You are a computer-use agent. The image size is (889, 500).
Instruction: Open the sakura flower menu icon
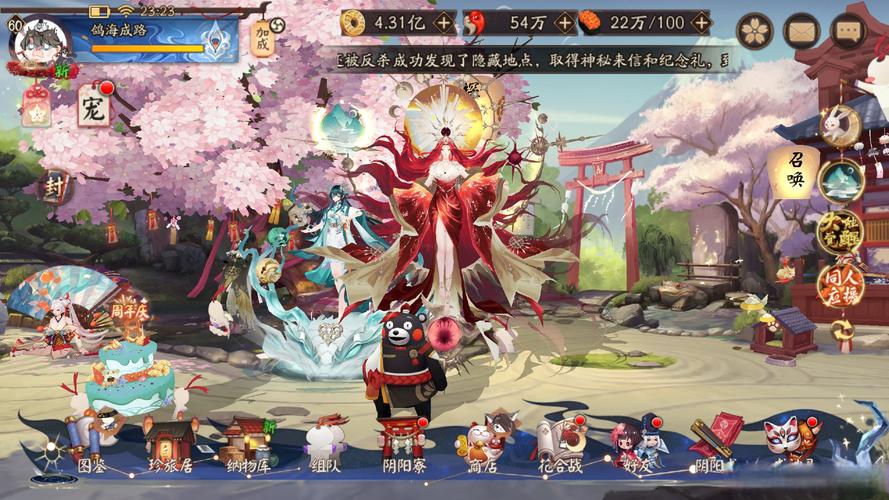coord(755,31)
